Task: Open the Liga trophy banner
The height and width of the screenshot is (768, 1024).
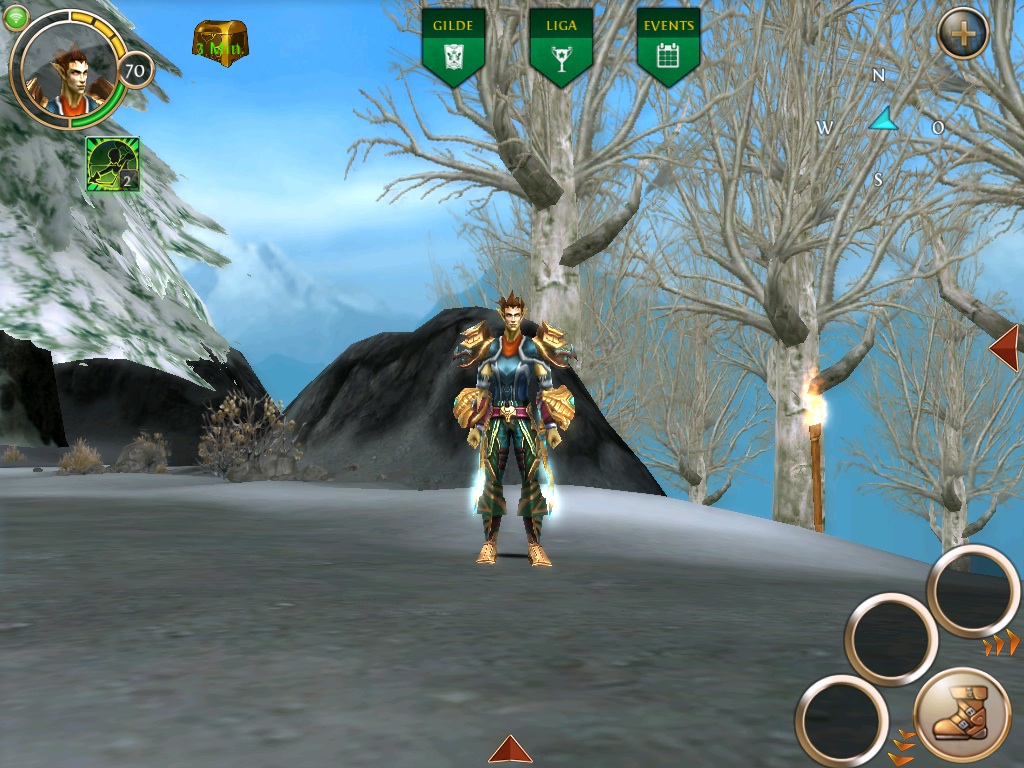Action: pyautogui.click(x=560, y=46)
